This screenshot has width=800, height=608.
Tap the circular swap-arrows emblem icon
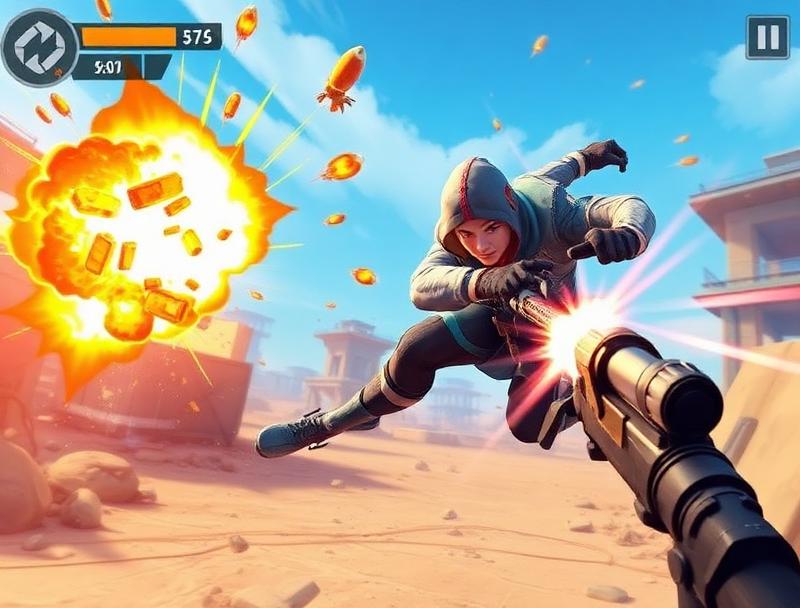[x=39, y=47]
